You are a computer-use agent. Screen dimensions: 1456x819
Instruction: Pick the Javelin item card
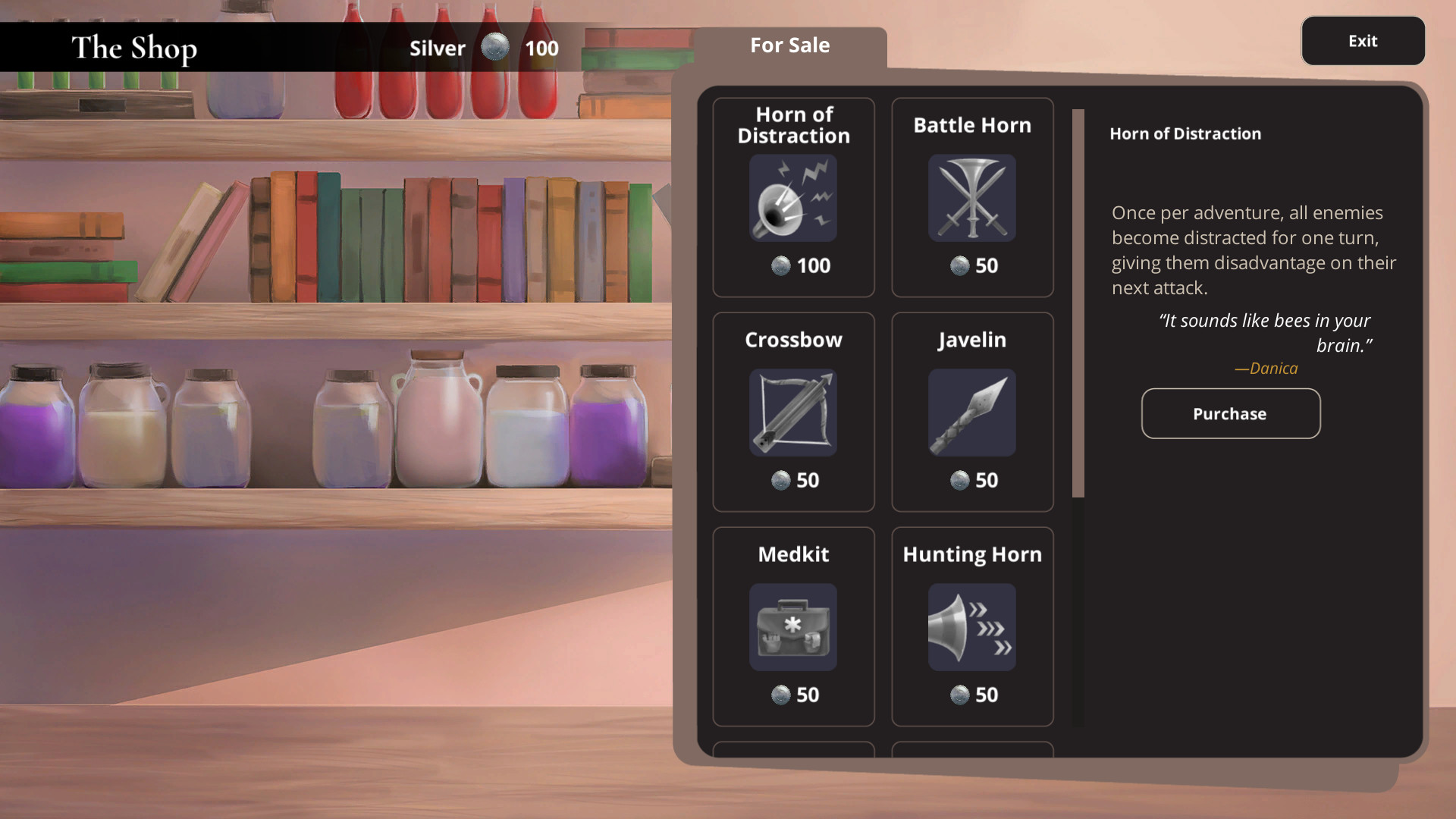coord(971,412)
